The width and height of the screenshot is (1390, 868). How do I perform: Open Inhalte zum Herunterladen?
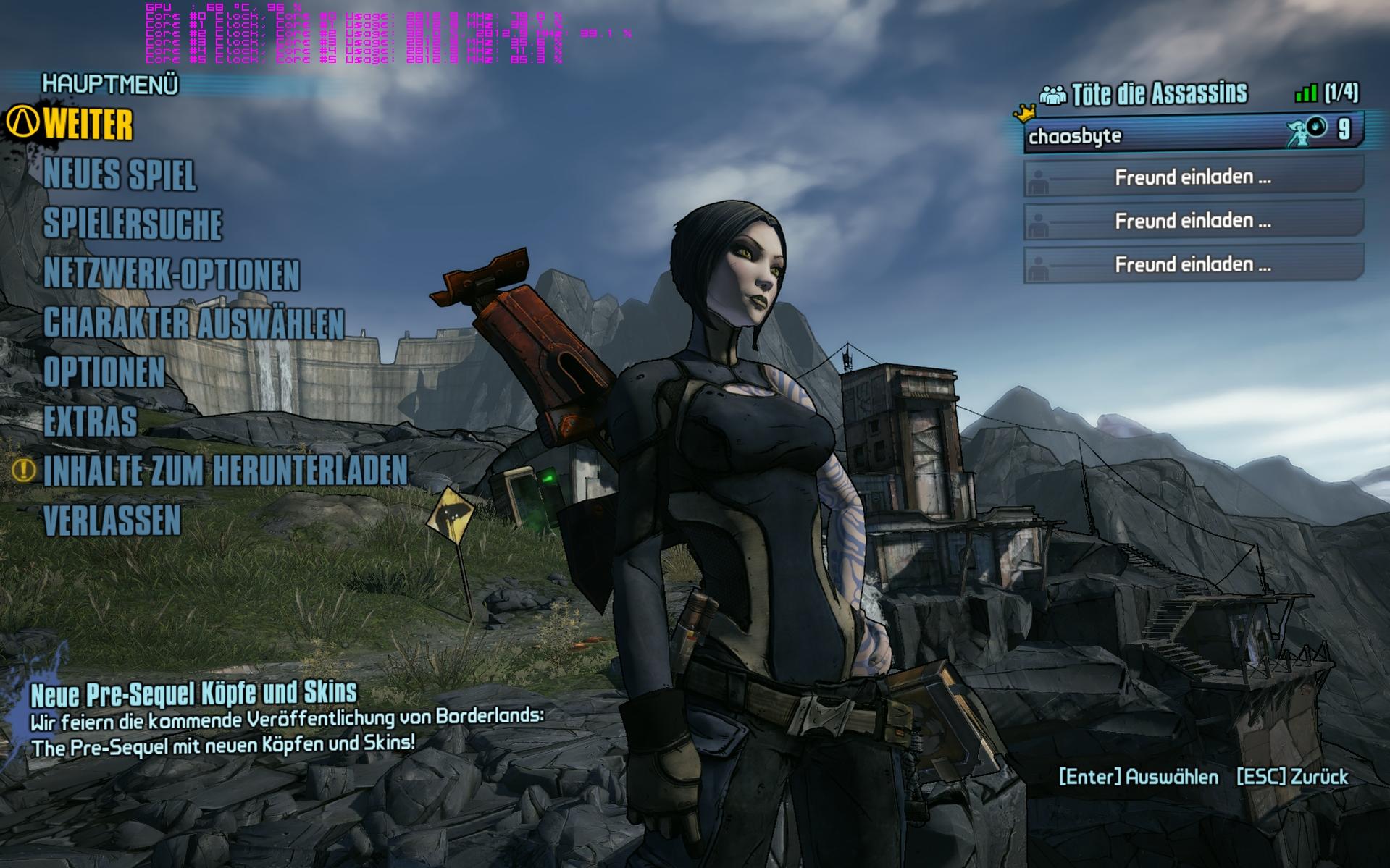point(225,471)
